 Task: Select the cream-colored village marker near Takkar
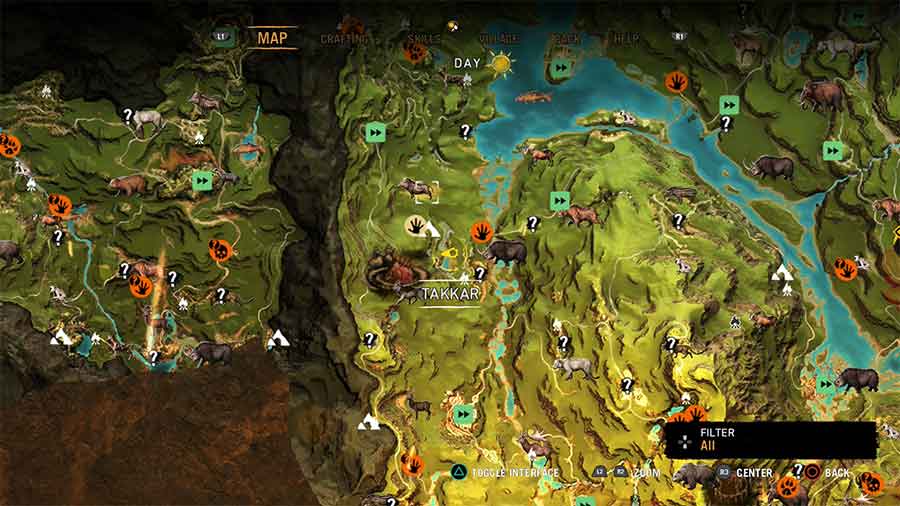click(419, 226)
